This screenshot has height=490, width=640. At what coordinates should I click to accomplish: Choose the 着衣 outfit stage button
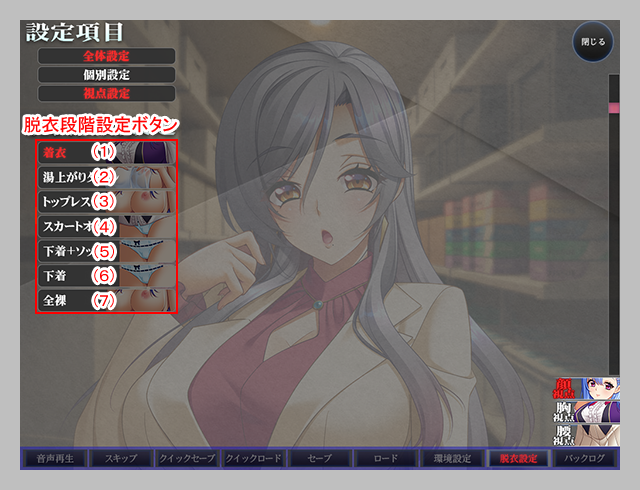point(107,152)
